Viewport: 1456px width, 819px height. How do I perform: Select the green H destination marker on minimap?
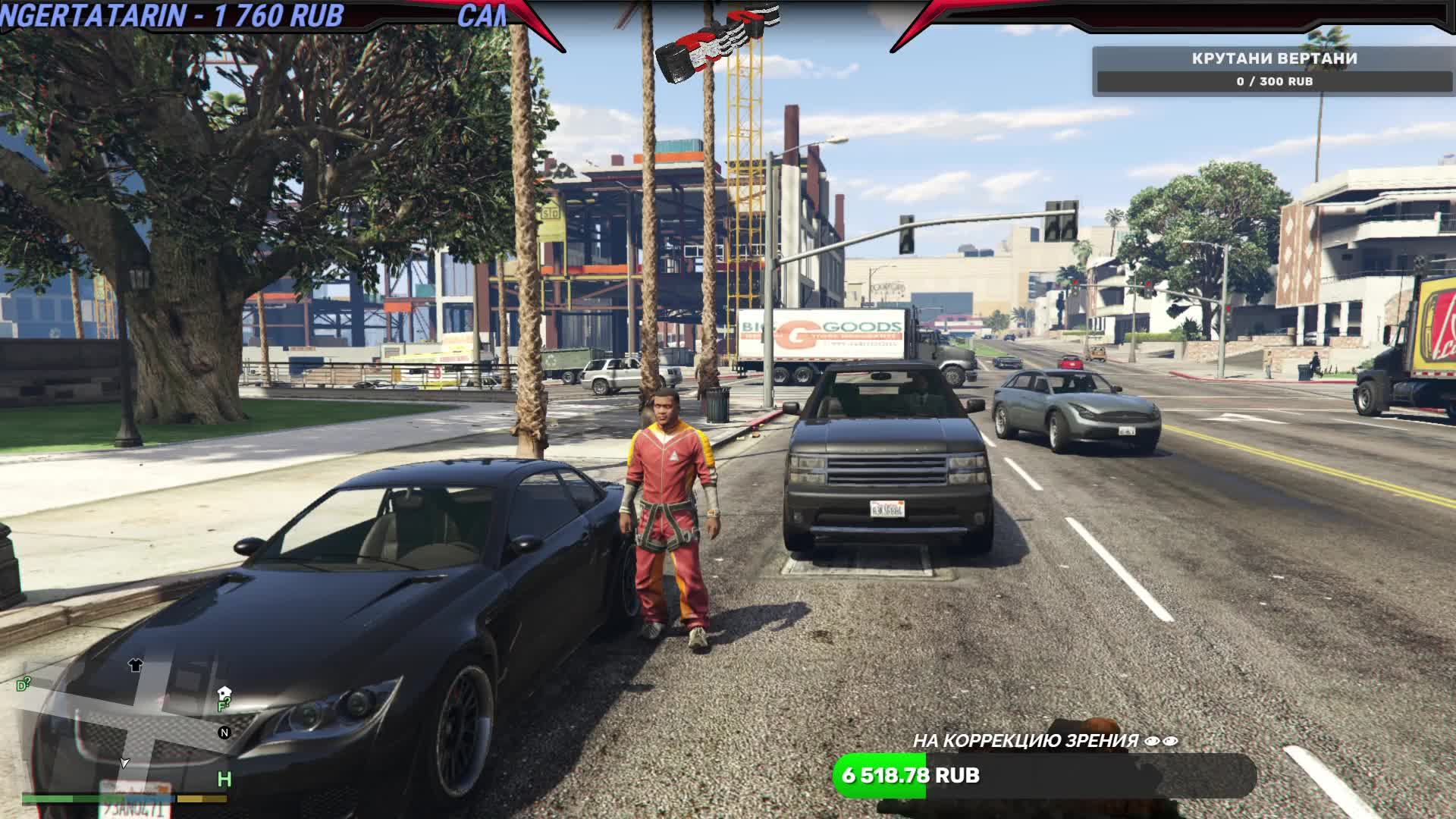[224, 780]
